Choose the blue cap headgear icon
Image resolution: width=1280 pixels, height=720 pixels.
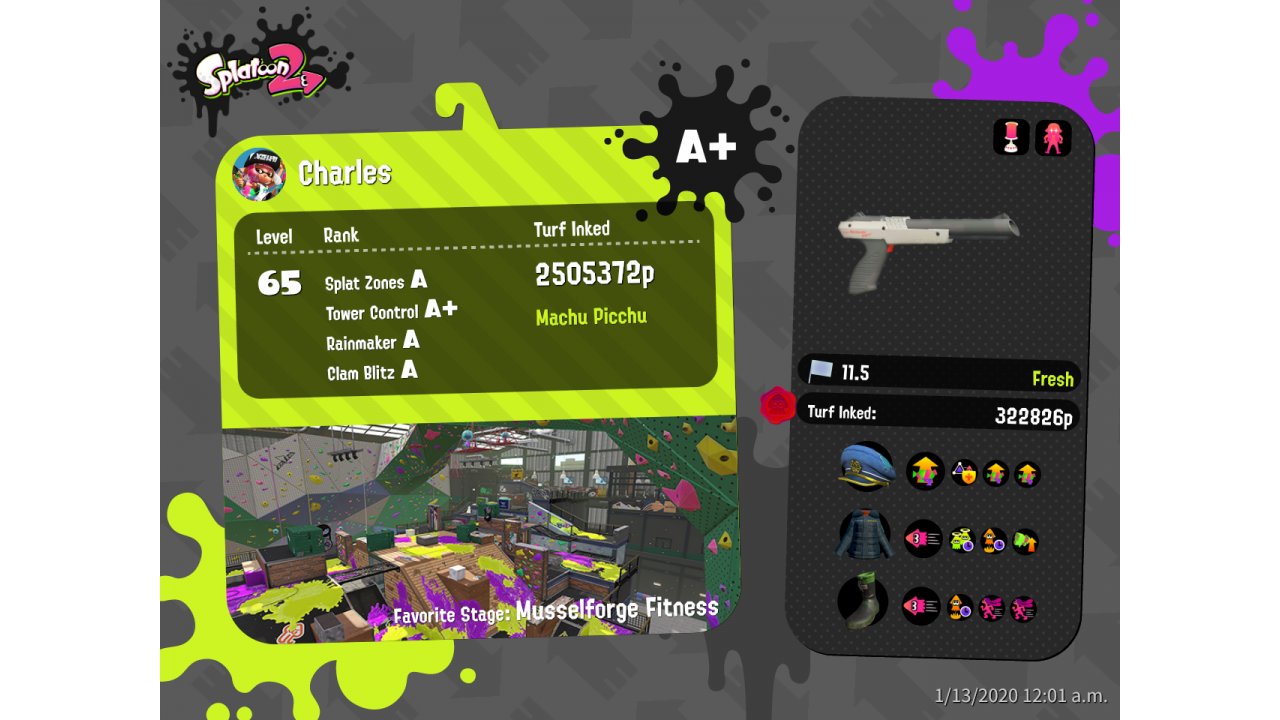click(866, 466)
